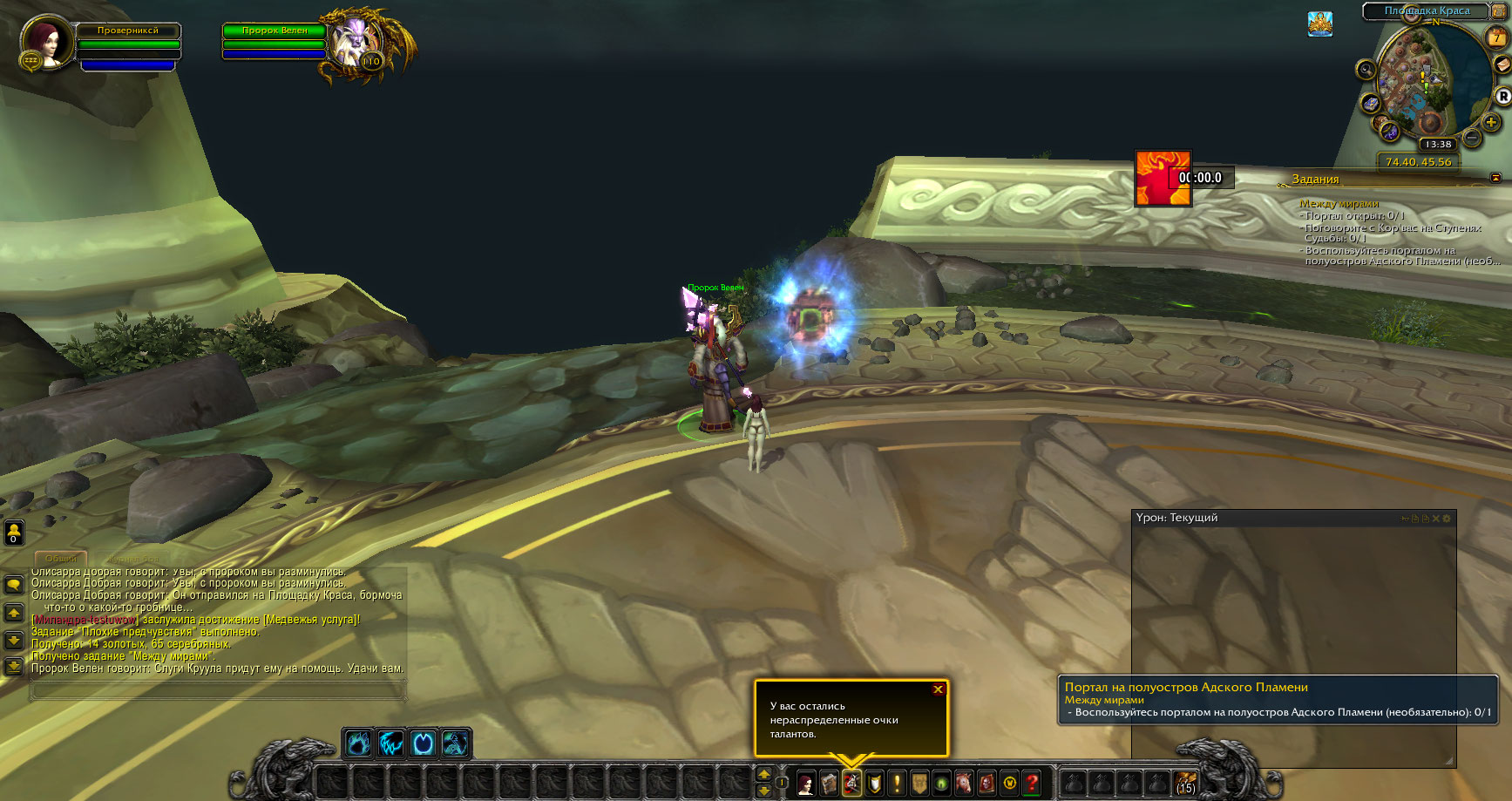
Task: Close the unspent talent points alert
Action: click(938, 689)
